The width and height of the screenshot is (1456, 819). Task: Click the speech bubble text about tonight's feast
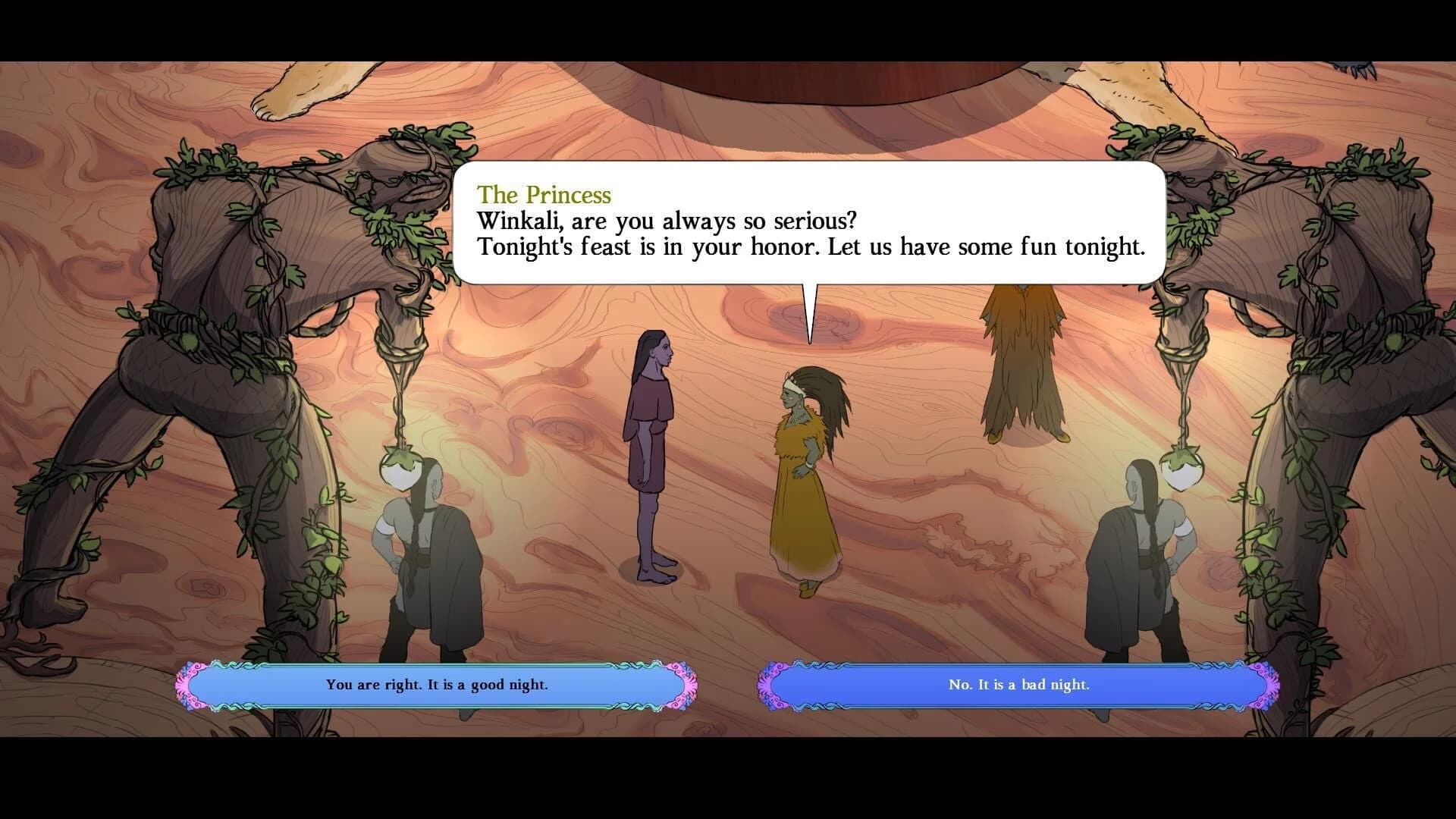(x=811, y=246)
